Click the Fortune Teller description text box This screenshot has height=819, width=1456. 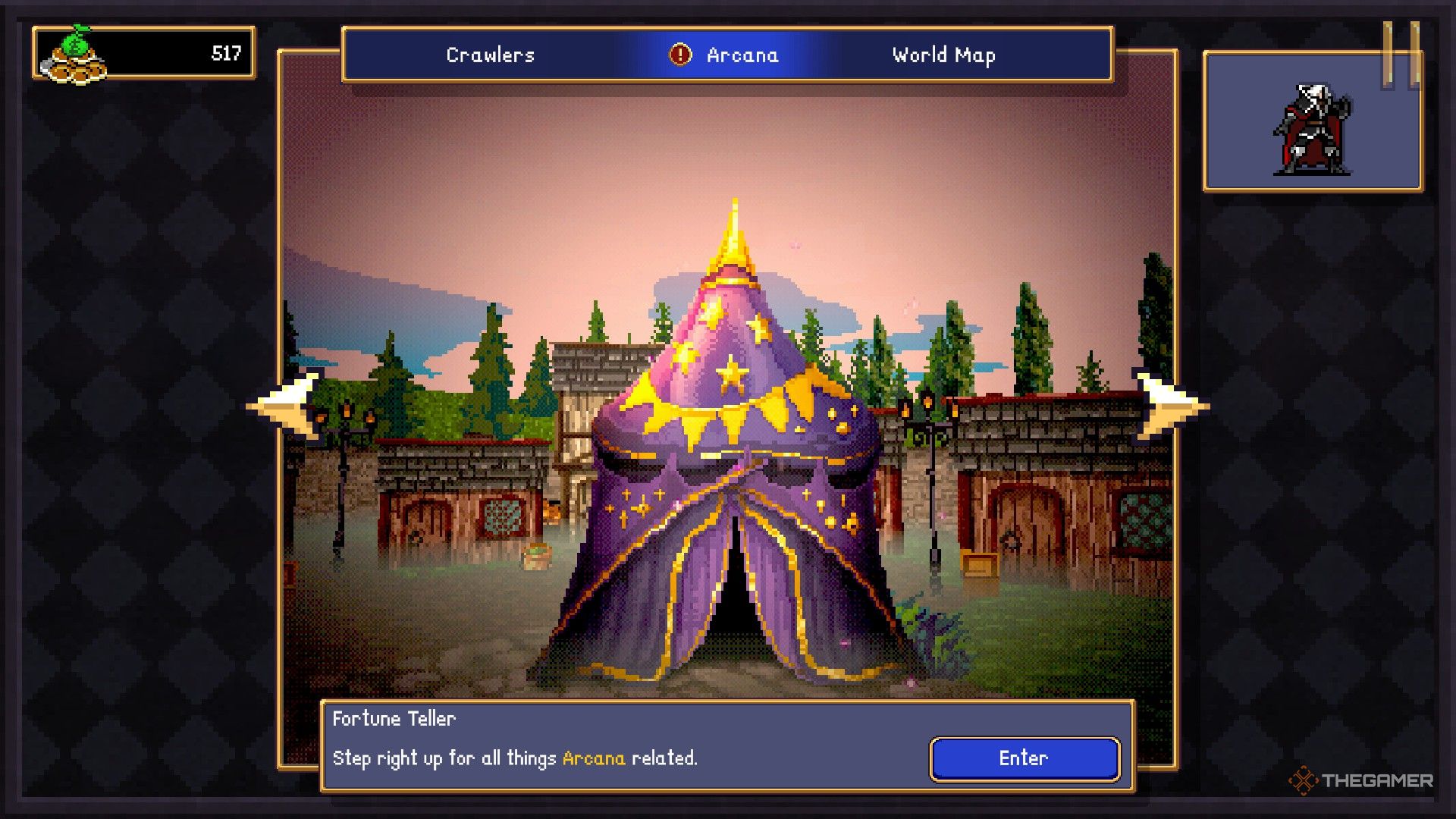click(x=516, y=755)
